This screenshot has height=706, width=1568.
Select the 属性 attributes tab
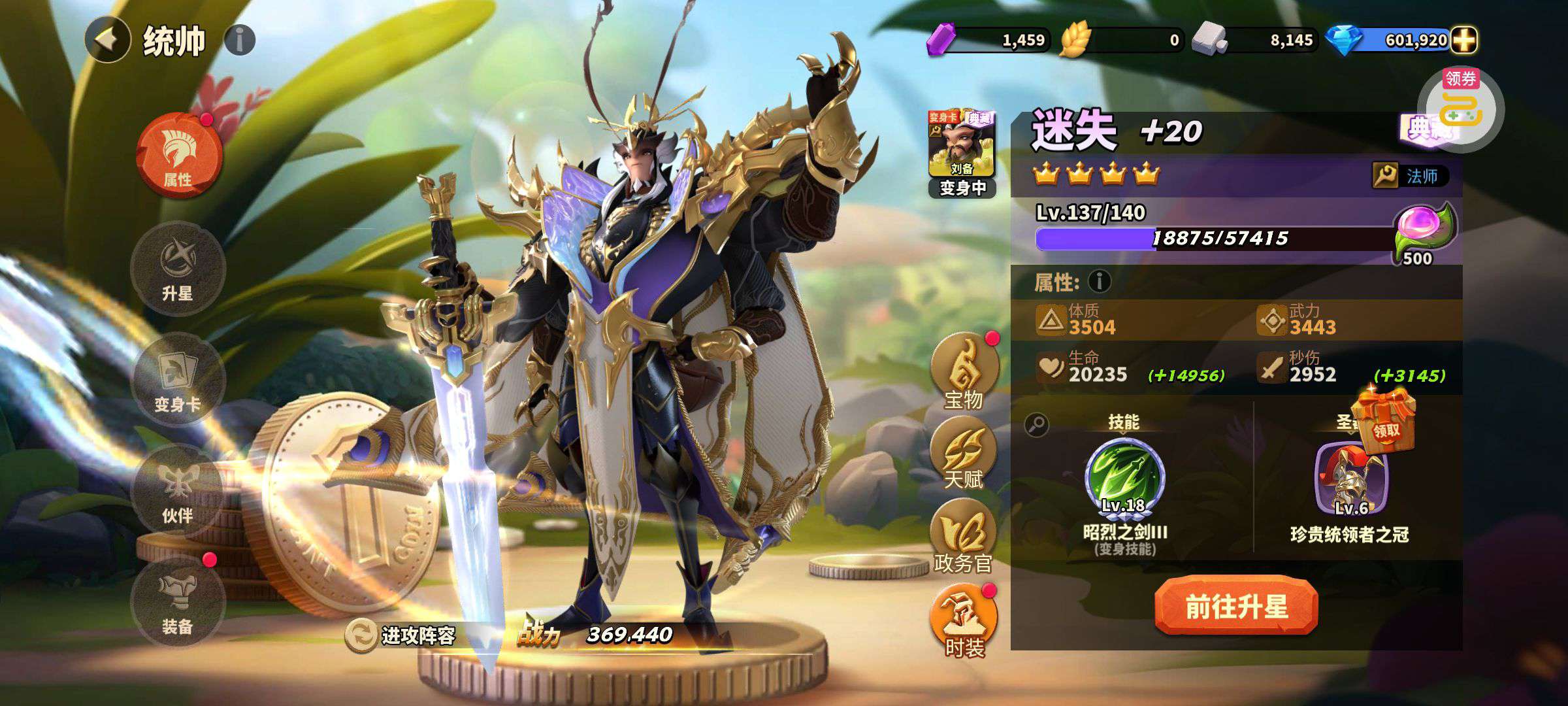pos(178,156)
